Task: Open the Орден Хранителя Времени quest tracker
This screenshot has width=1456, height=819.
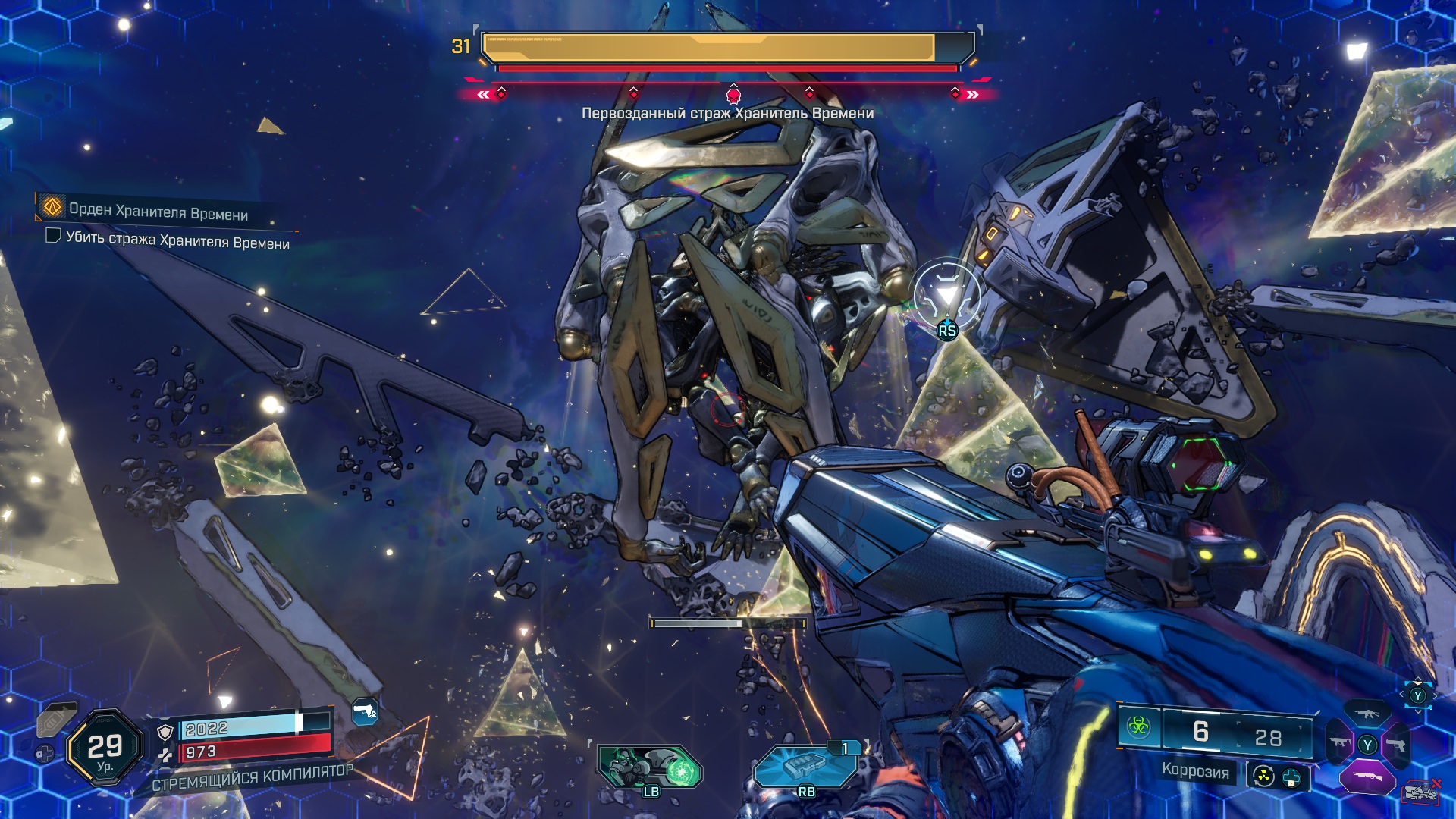Action: tap(53, 206)
